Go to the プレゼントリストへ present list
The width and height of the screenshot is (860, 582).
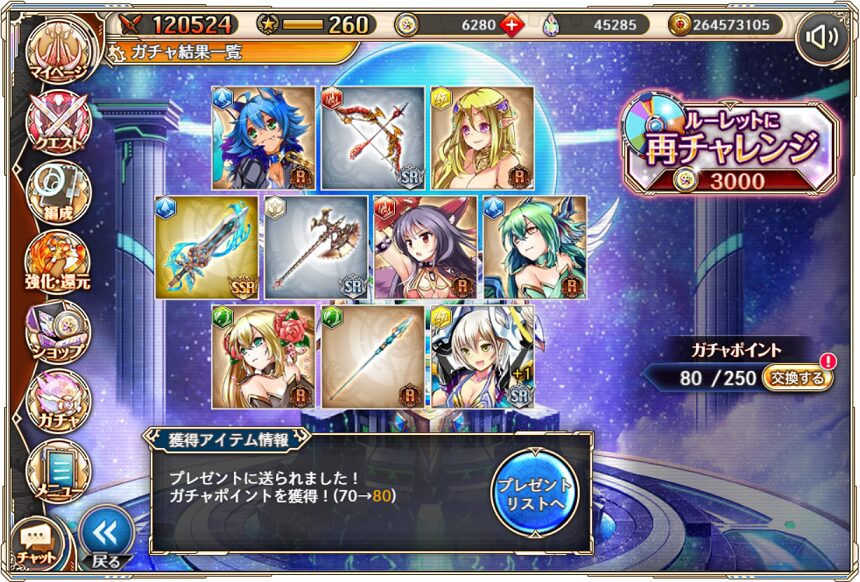(535, 491)
